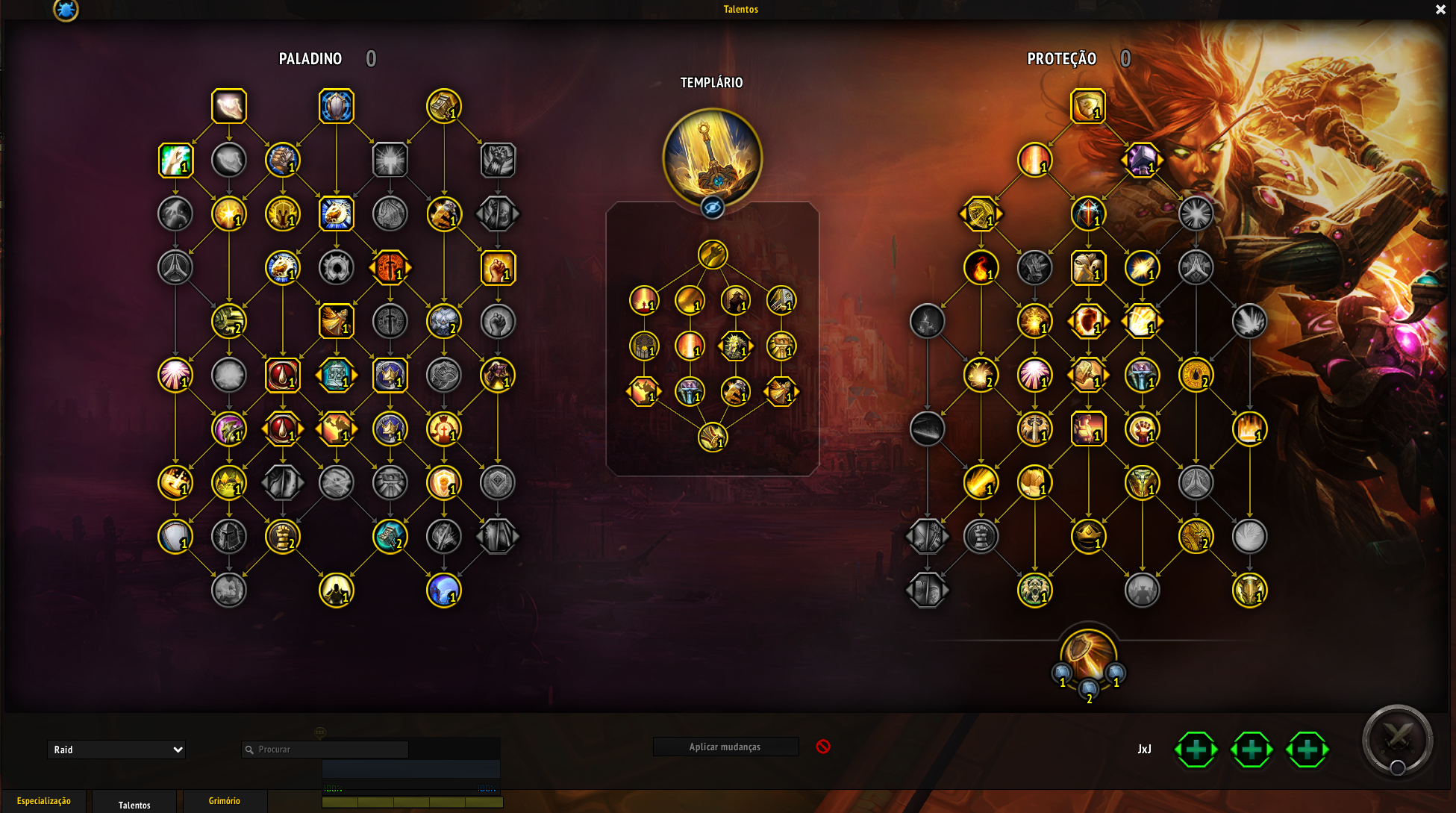Click the crossed swords War Mode button
1456x813 pixels.
(x=1397, y=740)
